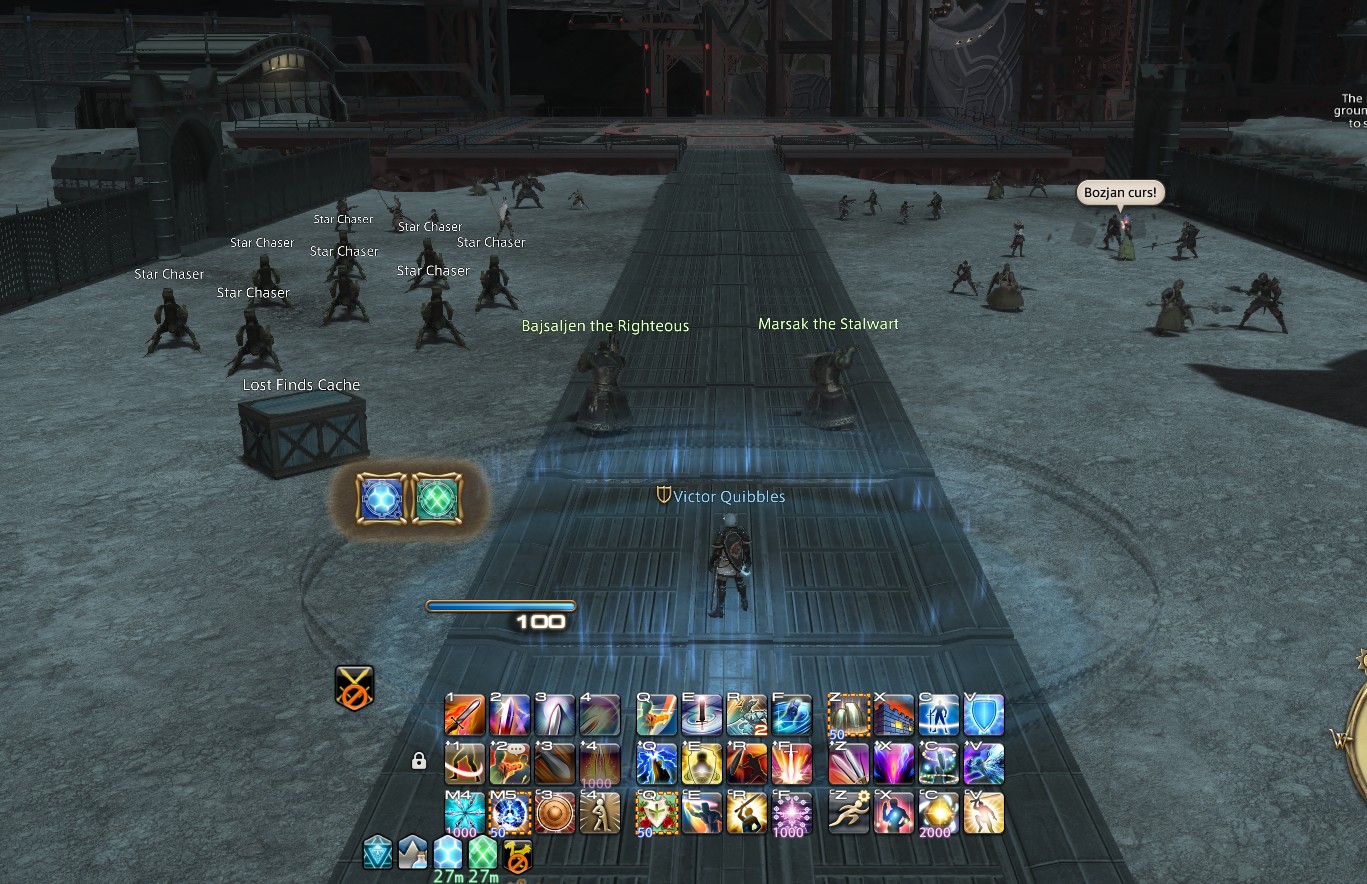Image resolution: width=1367 pixels, height=884 pixels.
Task: Click the lightning-struck knight ability icon
Action: (x=657, y=764)
